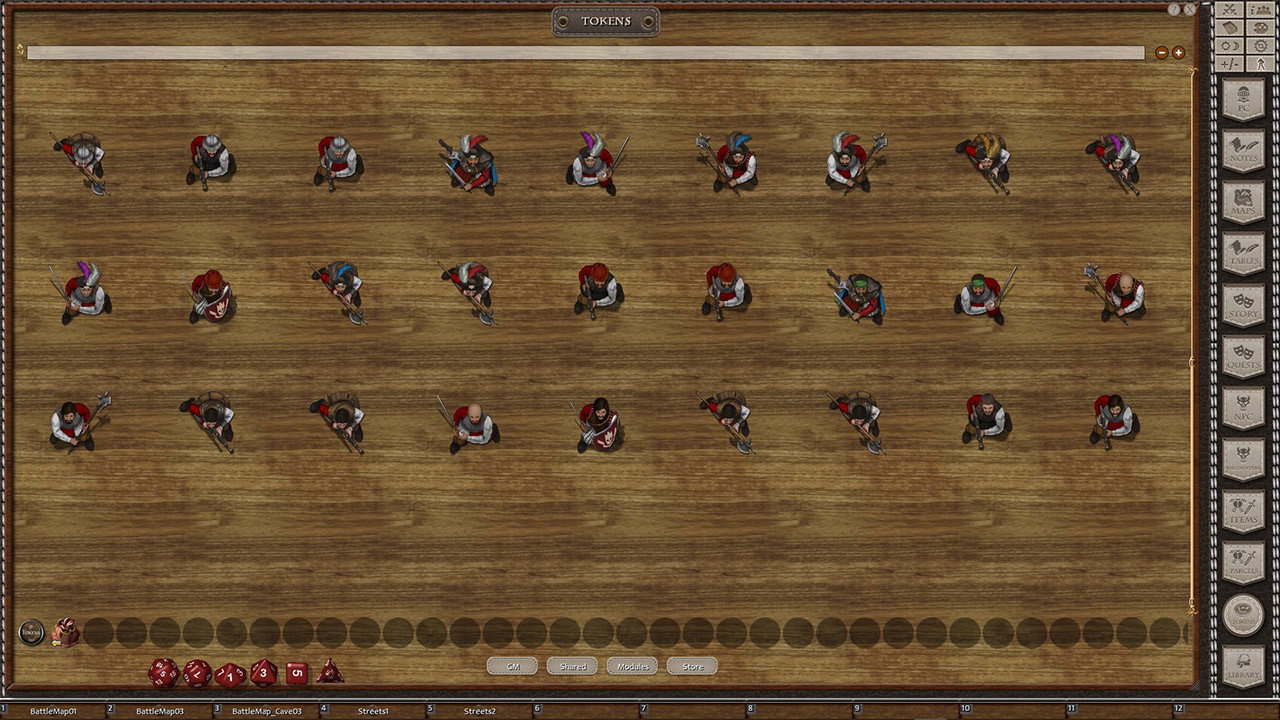
Task: Click the Modules button
Action: 631,665
